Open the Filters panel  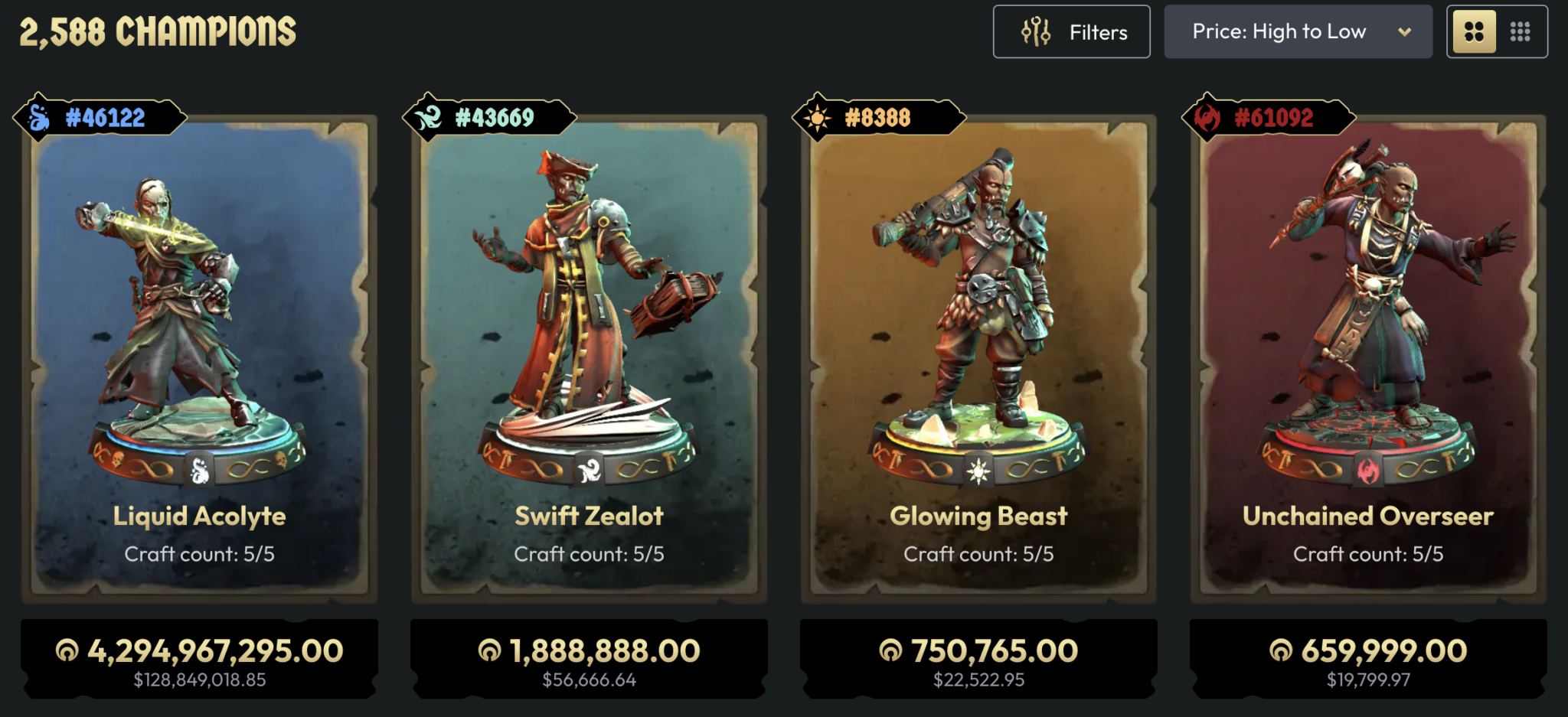click(x=1071, y=32)
